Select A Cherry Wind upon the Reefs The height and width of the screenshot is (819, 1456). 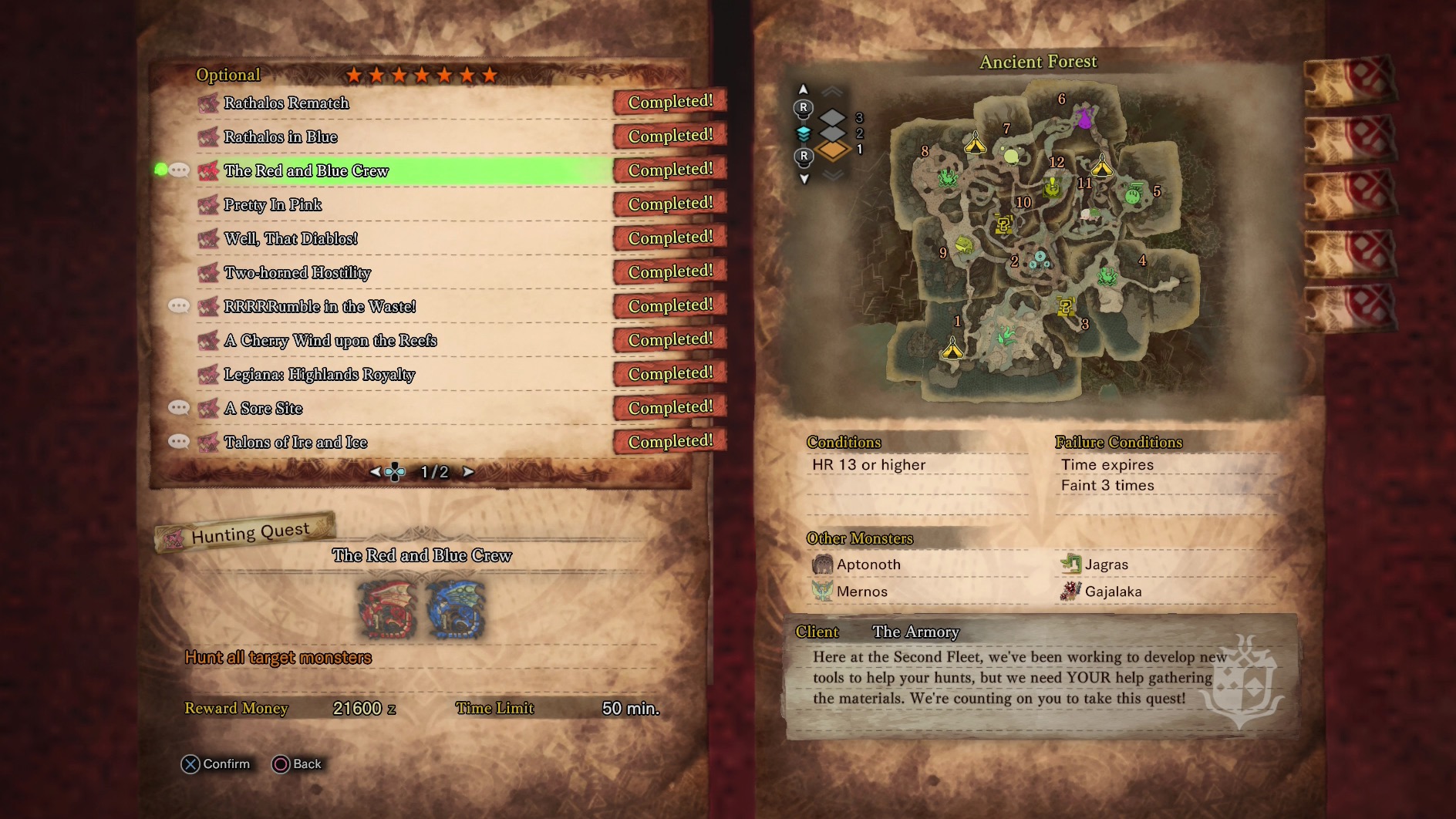click(x=330, y=340)
